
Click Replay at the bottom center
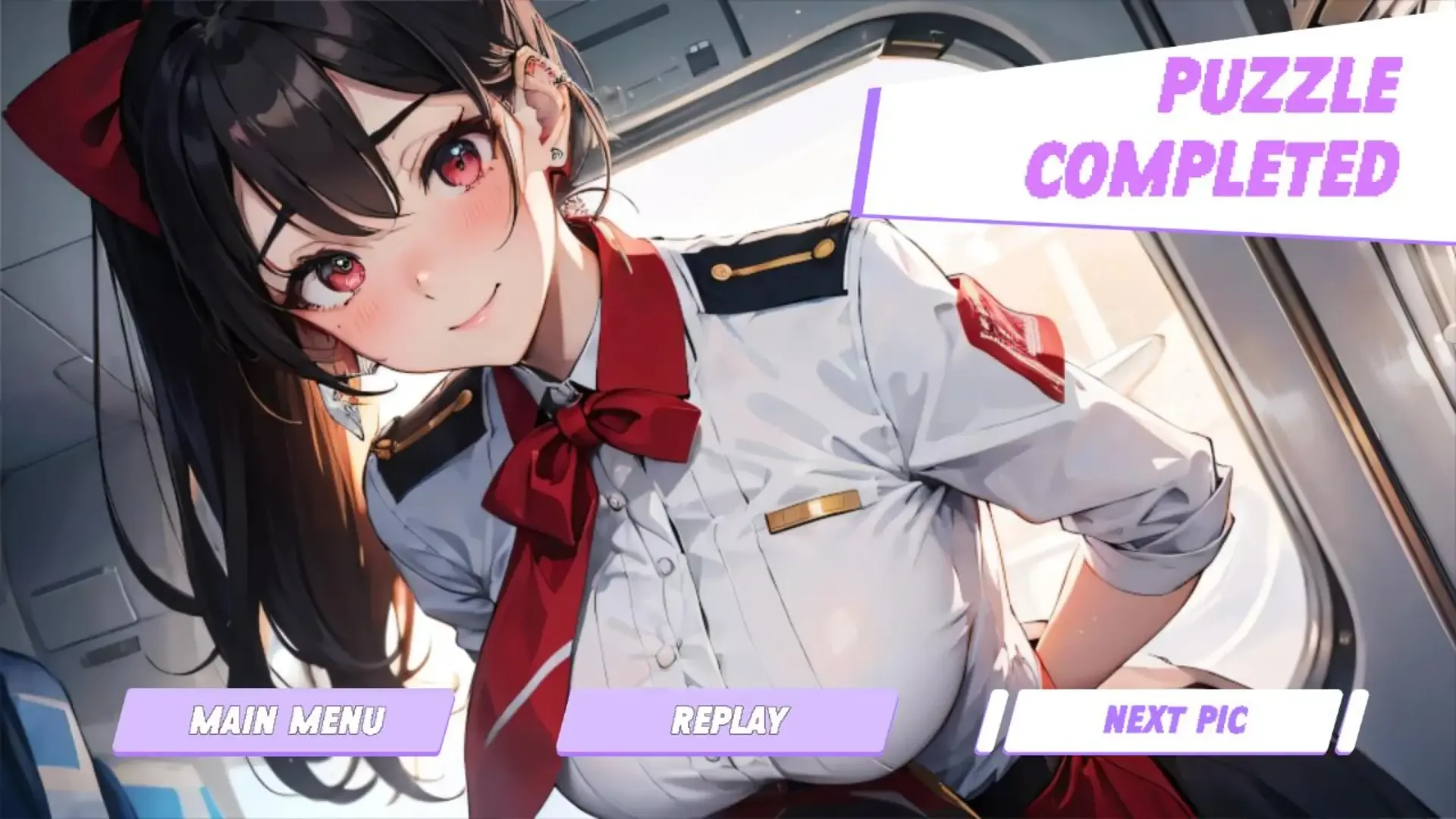[732, 720]
